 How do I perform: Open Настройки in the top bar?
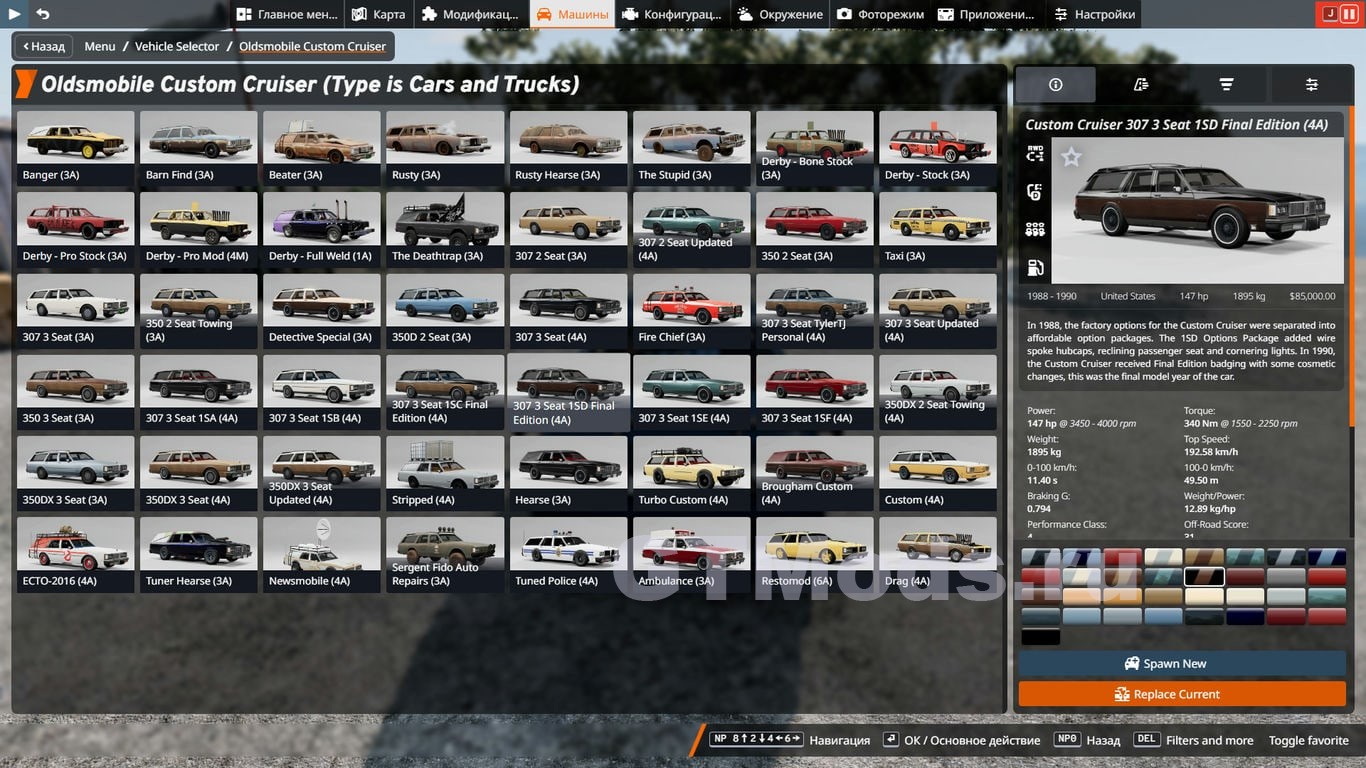tap(1095, 14)
